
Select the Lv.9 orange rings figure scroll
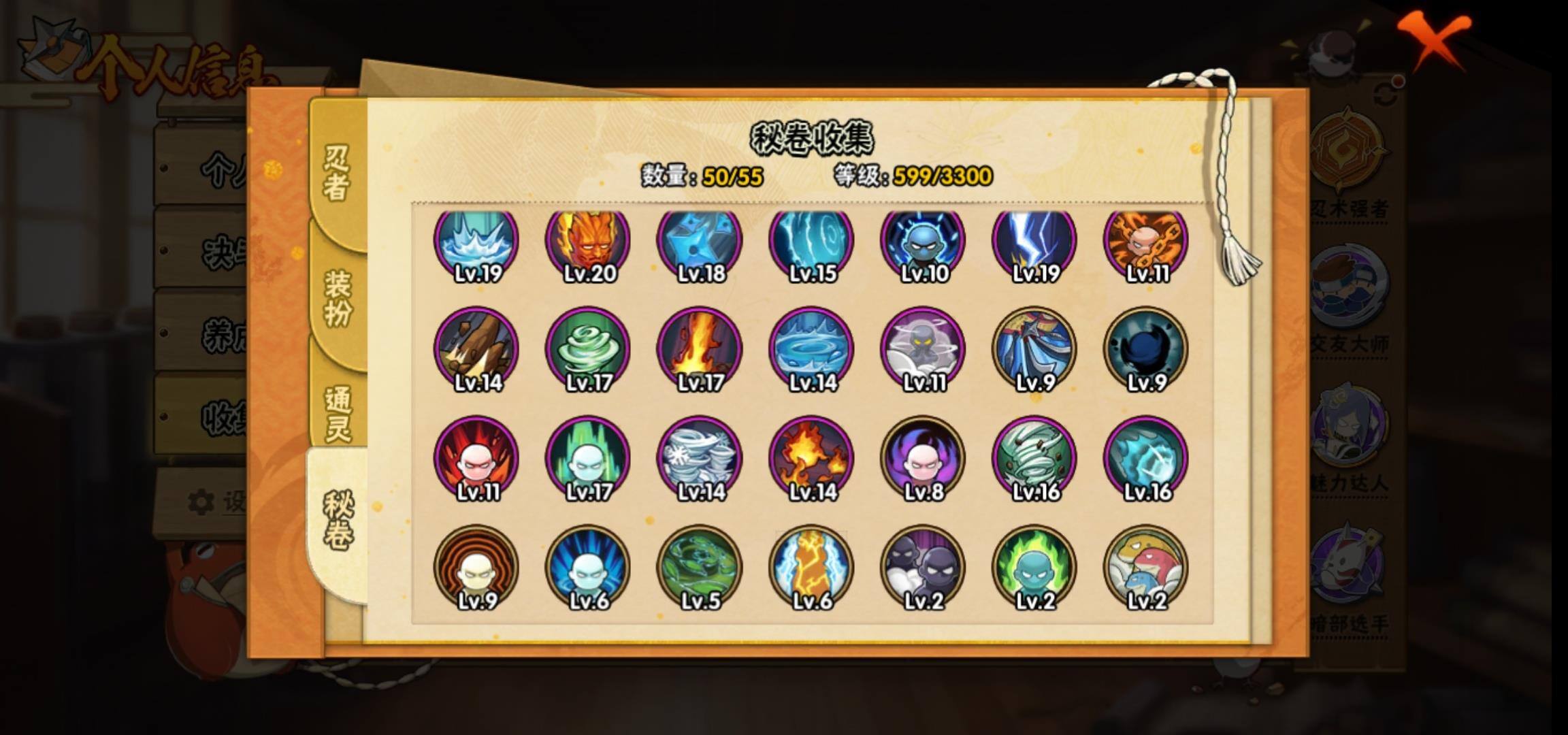476,568
